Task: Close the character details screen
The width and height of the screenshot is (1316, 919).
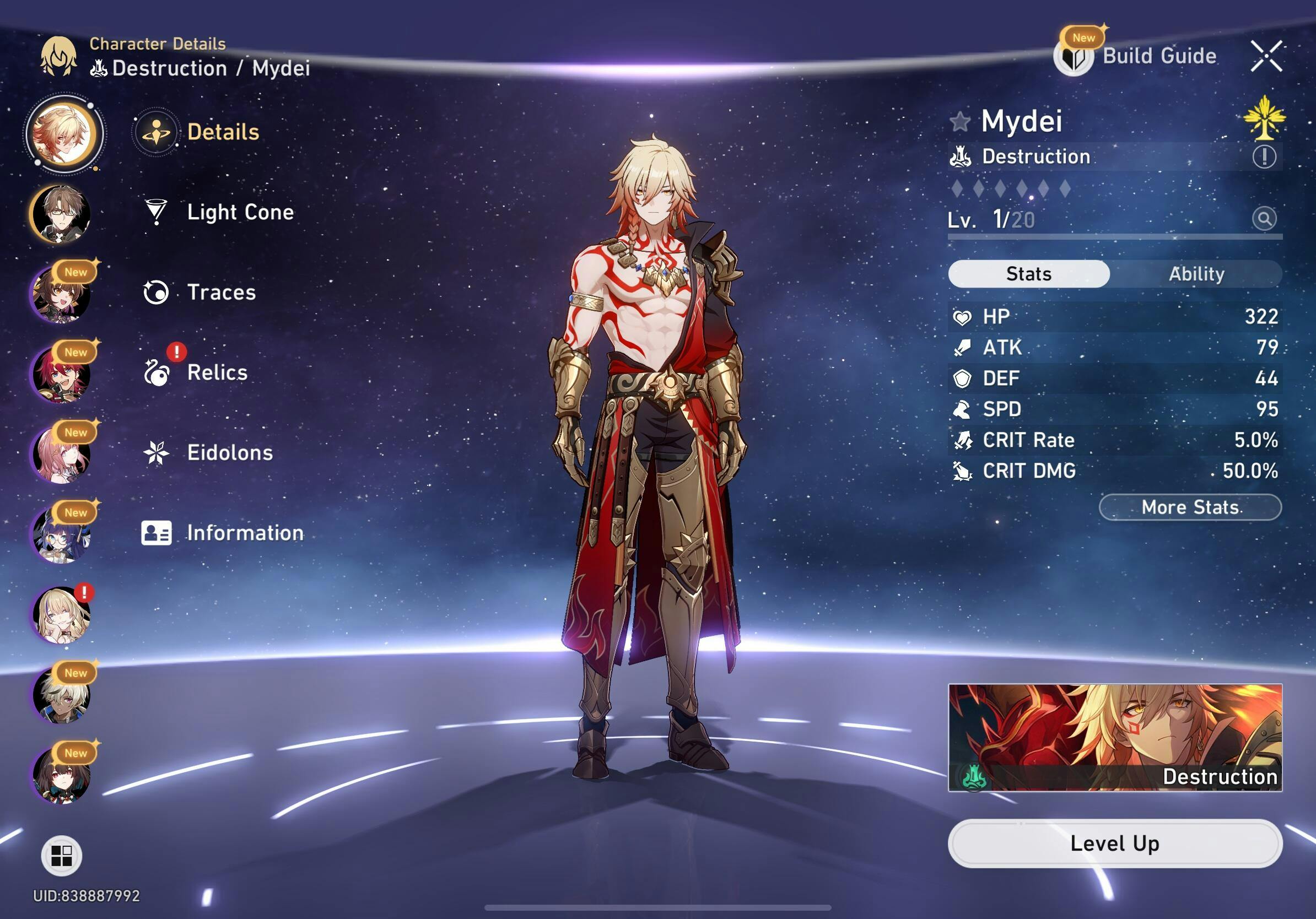Action: (1266, 56)
